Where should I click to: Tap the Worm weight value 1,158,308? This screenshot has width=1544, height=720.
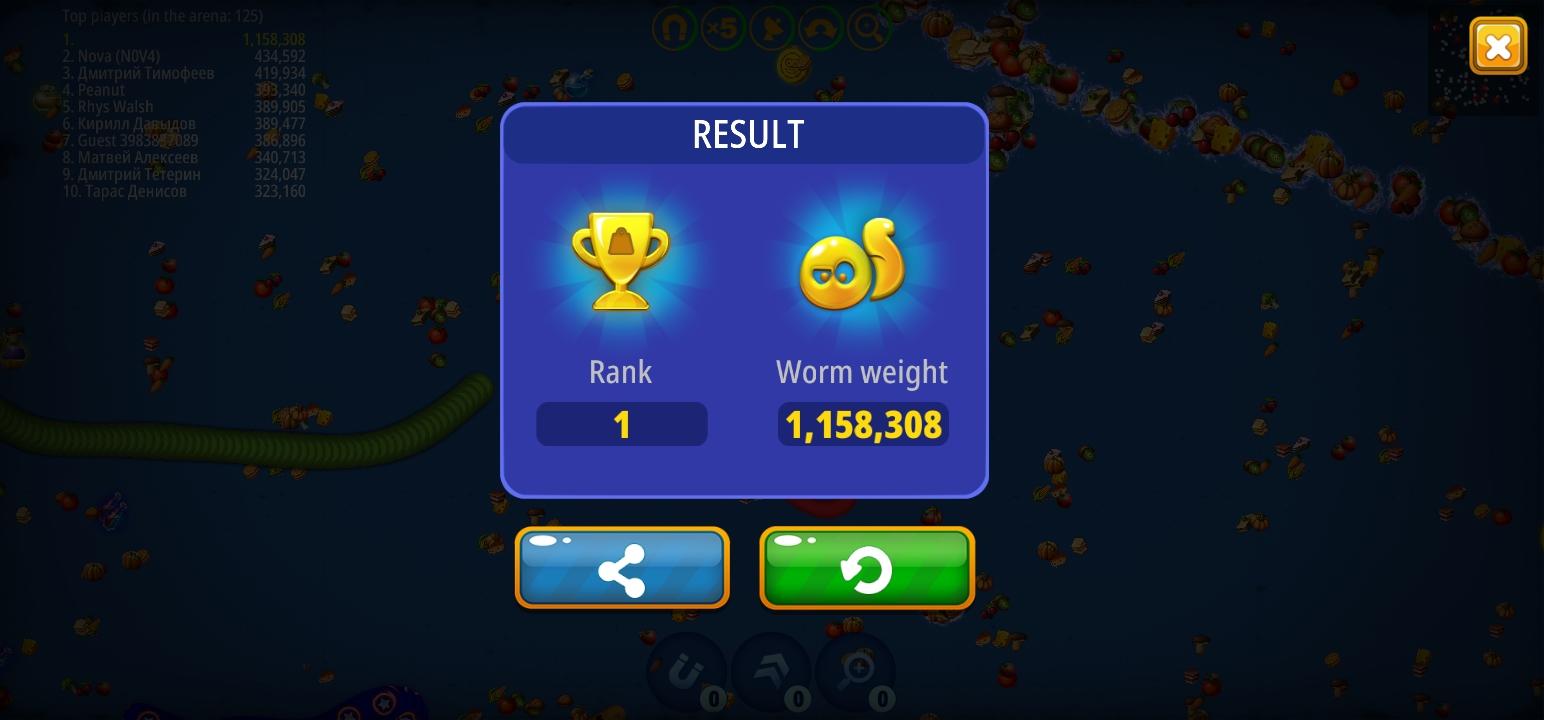point(862,424)
